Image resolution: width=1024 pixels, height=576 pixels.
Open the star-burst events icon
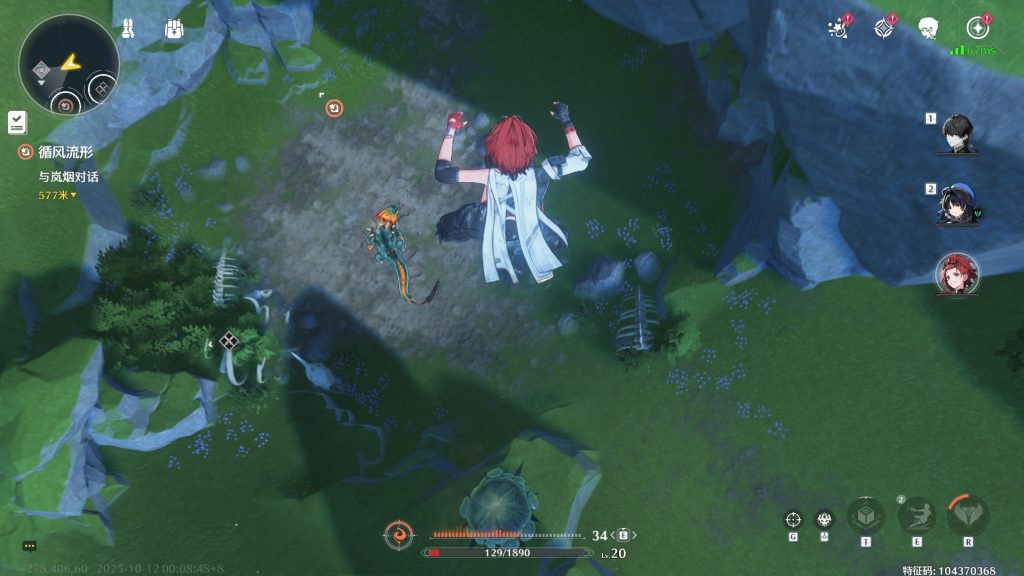(838, 28)
